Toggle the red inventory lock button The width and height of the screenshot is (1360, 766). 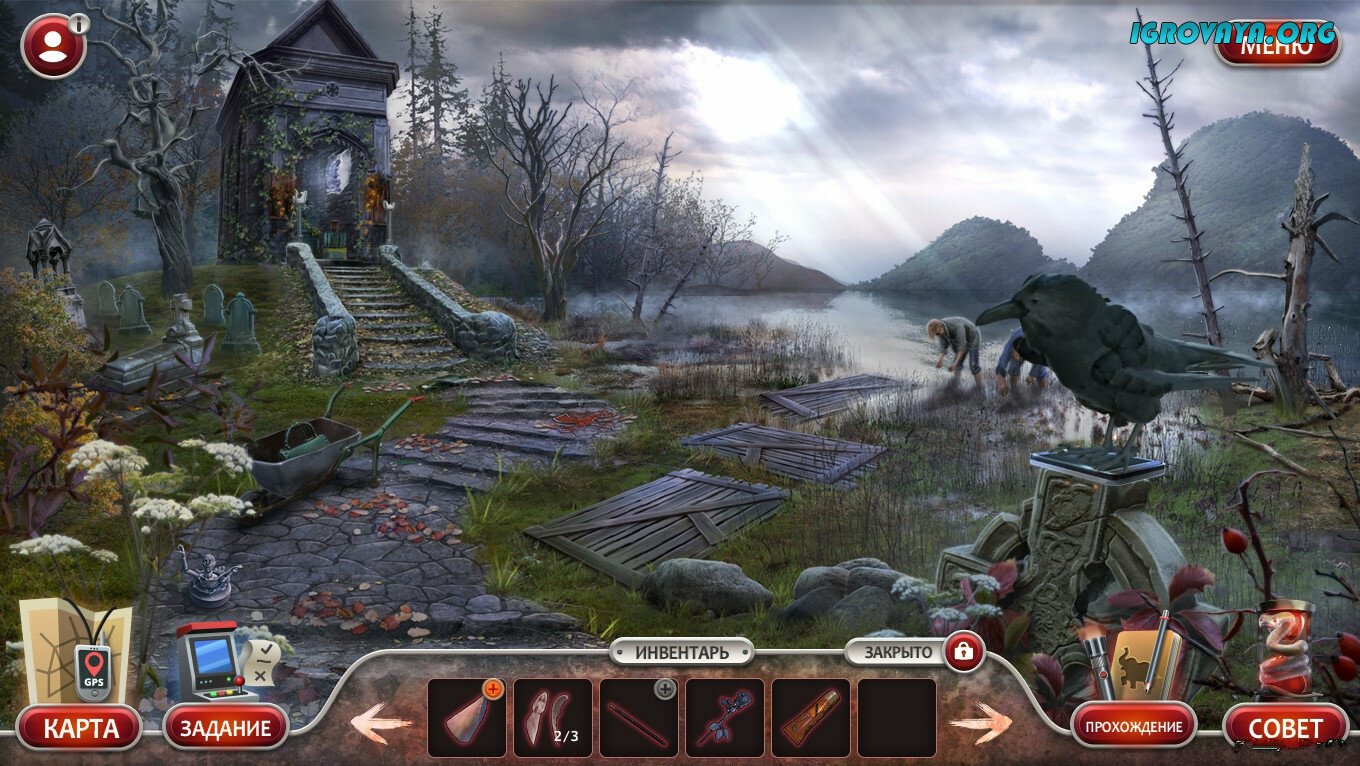pyautogui.click(x=964, y=652)
